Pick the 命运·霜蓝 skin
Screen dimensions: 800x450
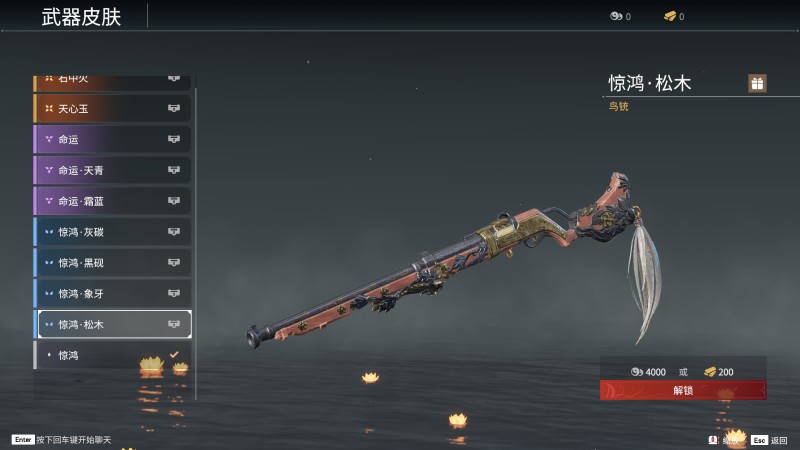click(112, 201)
